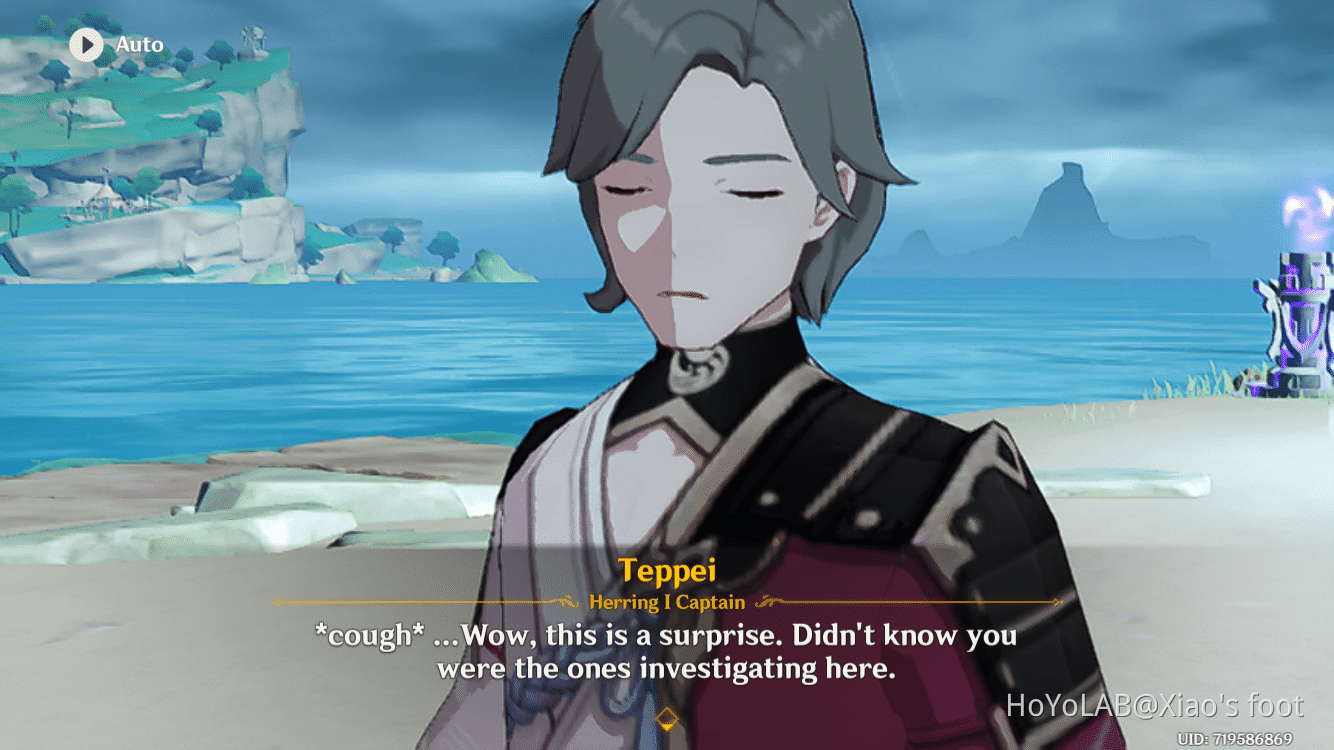Click the play triangle inside the Auto button
Image resolution: width=1334 pixels, height=750 pixels.
(86, 44)
